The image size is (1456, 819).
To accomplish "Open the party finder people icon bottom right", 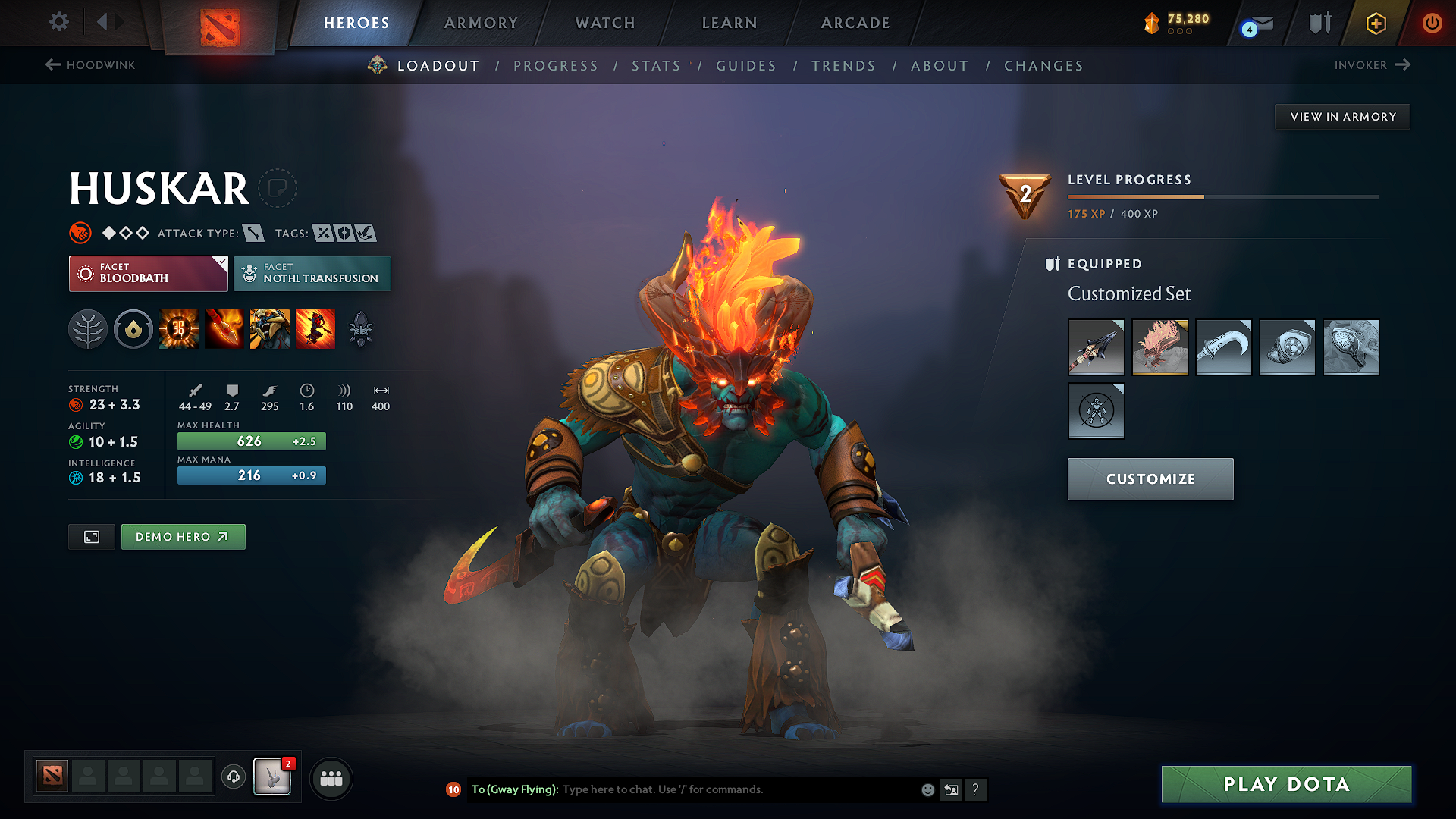I will coord(330,778).
